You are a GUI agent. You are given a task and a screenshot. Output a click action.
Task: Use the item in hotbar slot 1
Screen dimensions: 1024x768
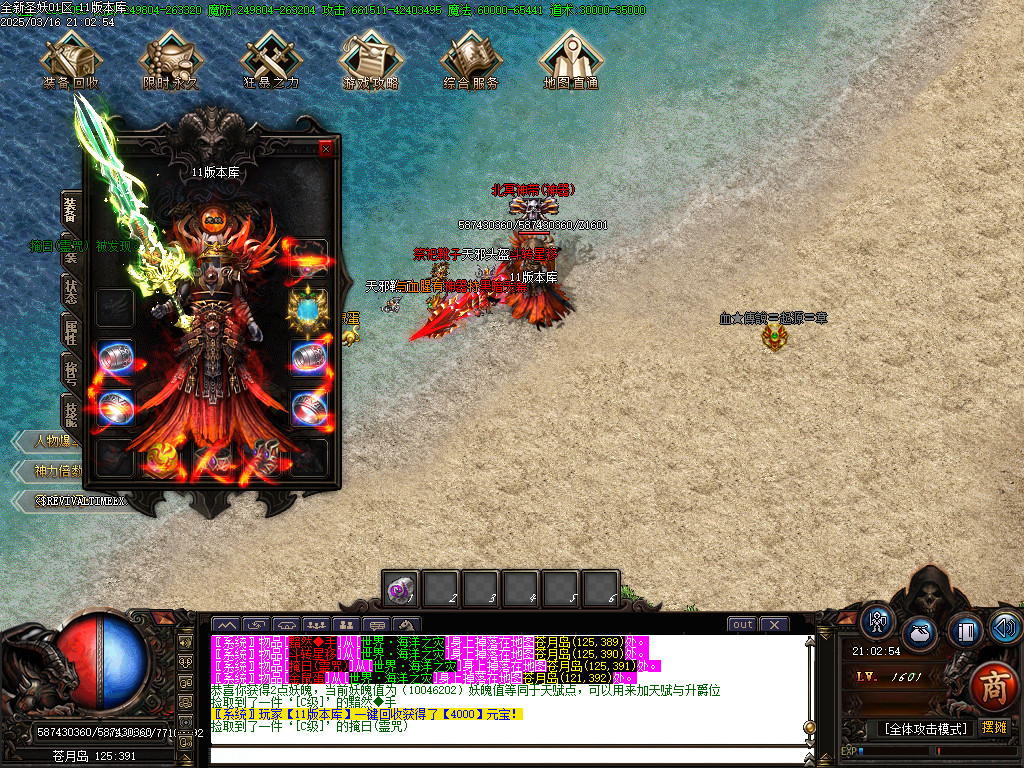click(x=401, y=589)
